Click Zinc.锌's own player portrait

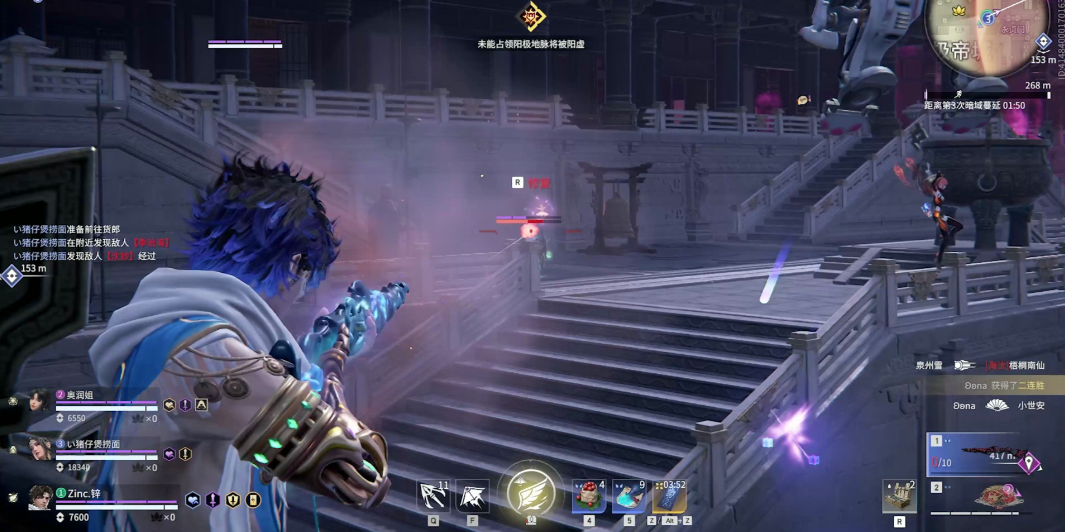41,497
